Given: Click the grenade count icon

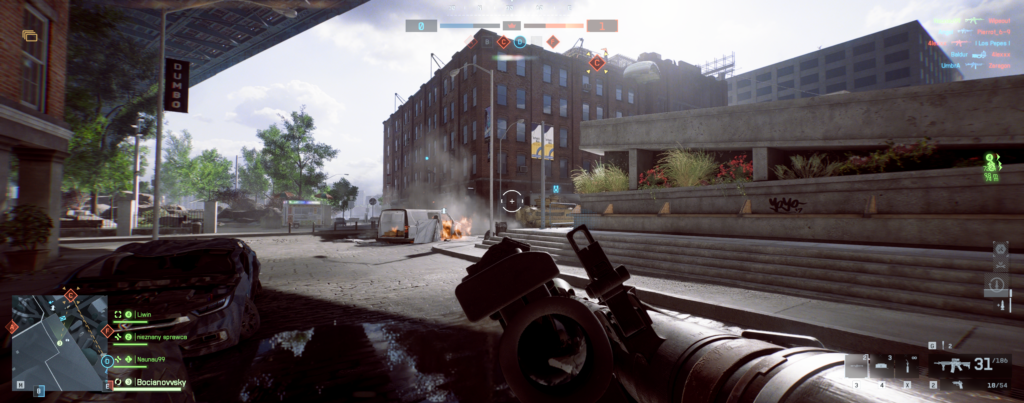Looking at the screenshot, I should (932, 345).
